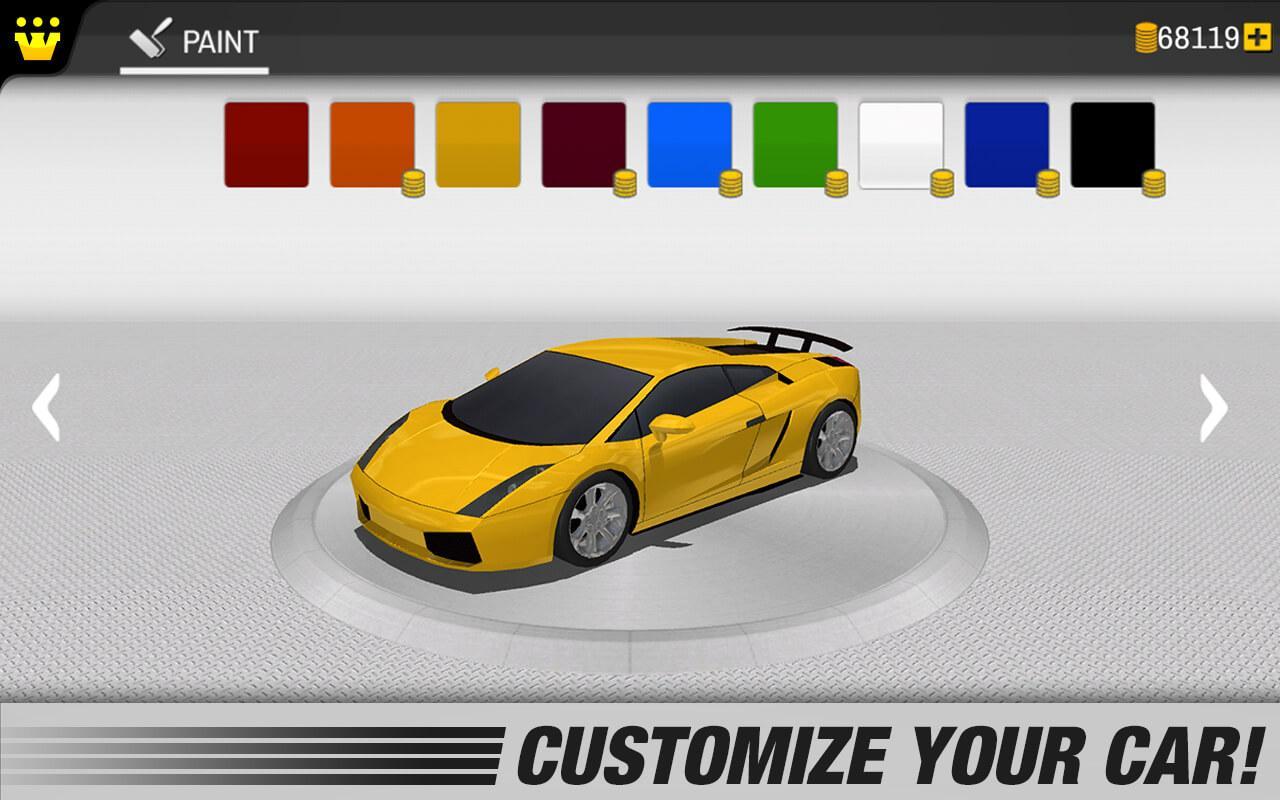Click the next-car arrow on the right
Viewport: 1280px width, 800px height.
[1214, 406]
